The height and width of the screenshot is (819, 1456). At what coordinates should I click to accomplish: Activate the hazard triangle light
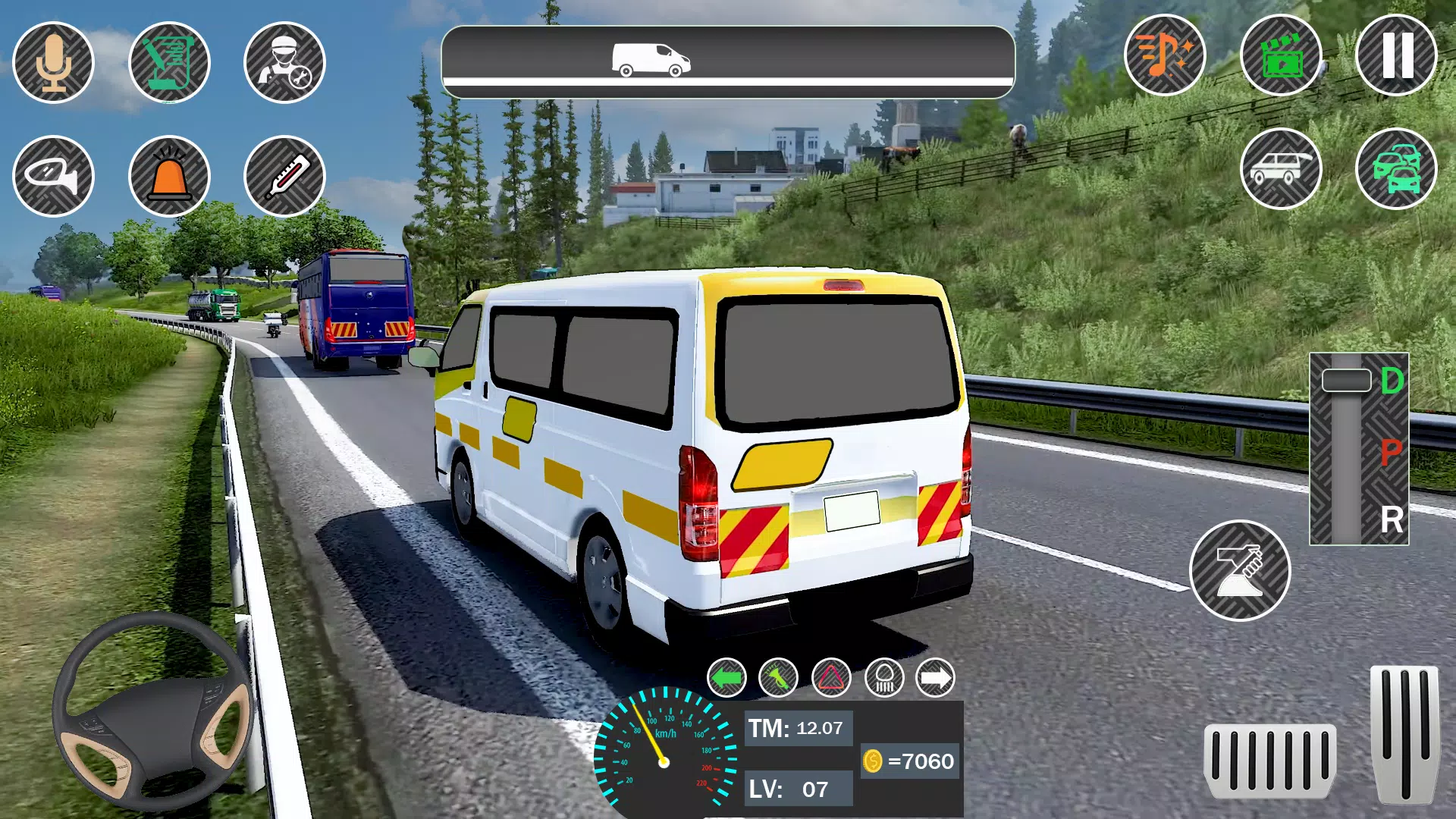click(831, 678)
